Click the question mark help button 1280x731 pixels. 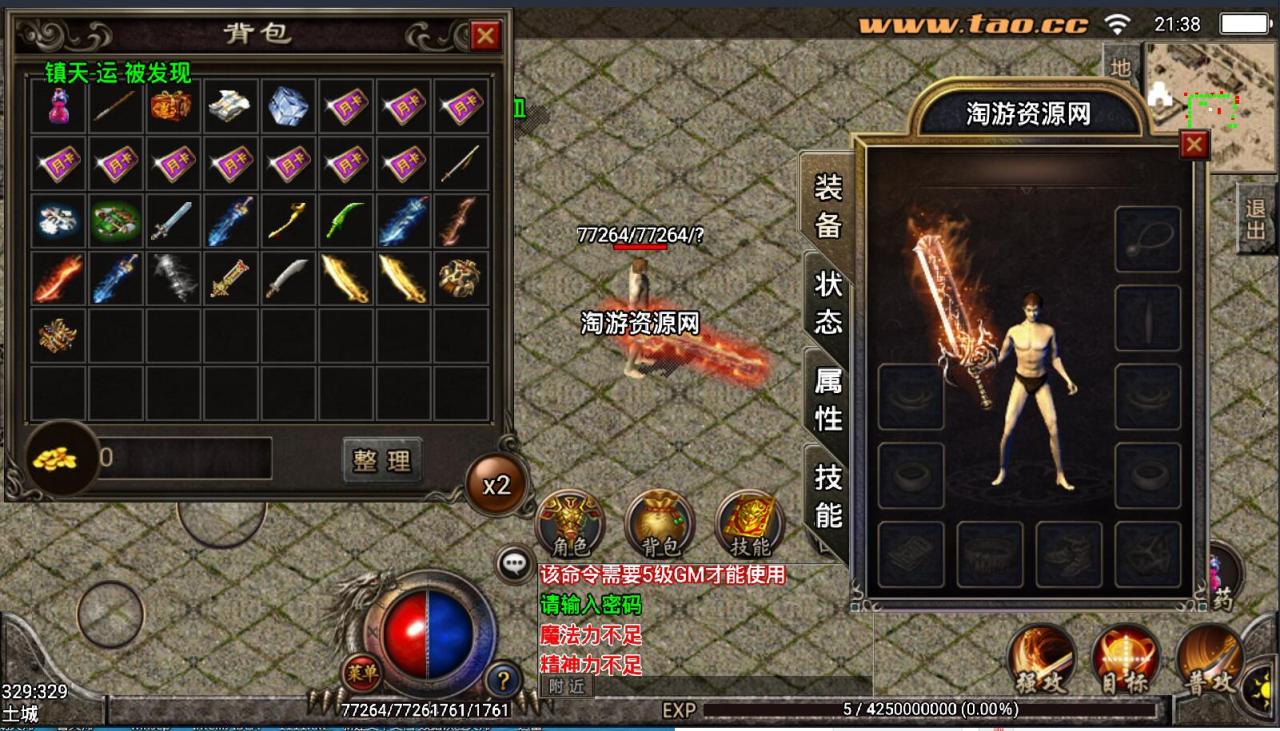503,681
